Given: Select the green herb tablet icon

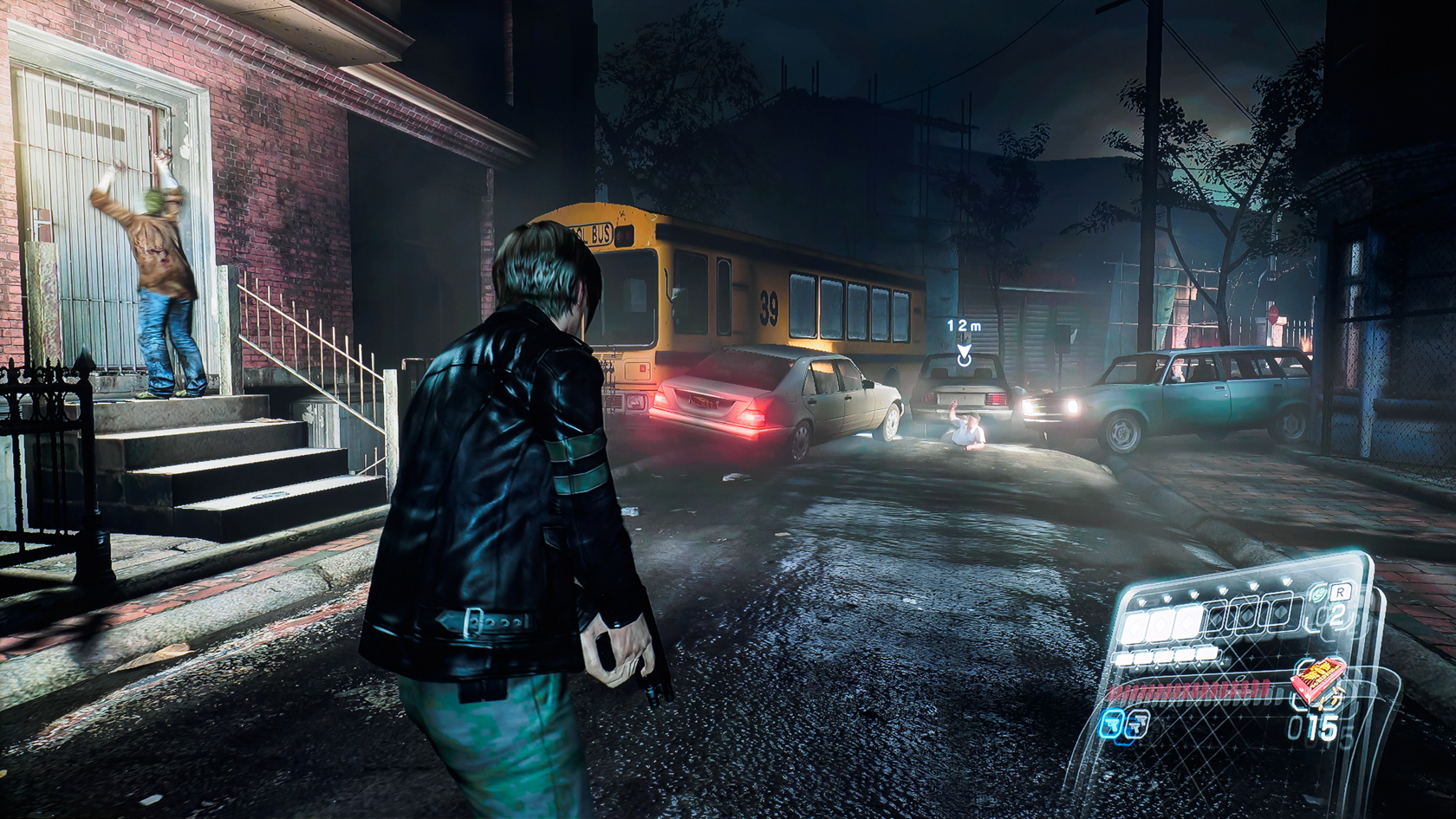Looking at the screenshot, I should tap(1319, 595).
